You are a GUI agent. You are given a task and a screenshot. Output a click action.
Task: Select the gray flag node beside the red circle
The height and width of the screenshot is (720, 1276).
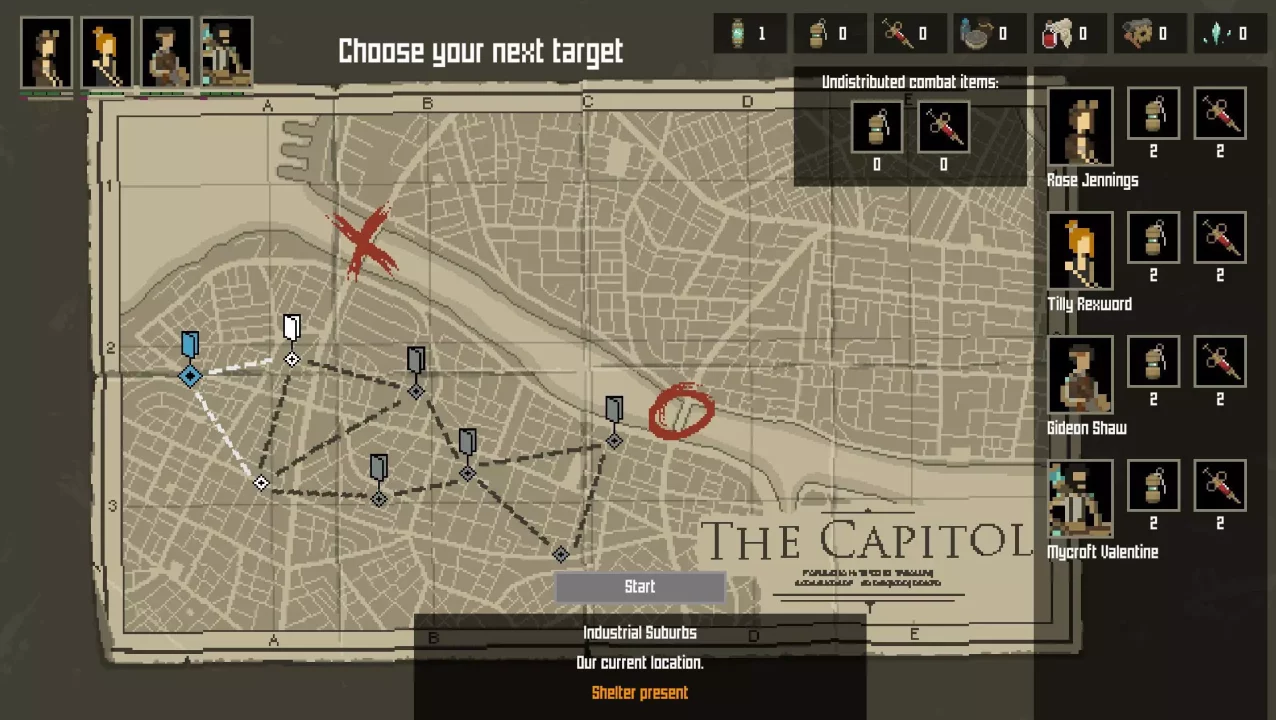point(614,422)
